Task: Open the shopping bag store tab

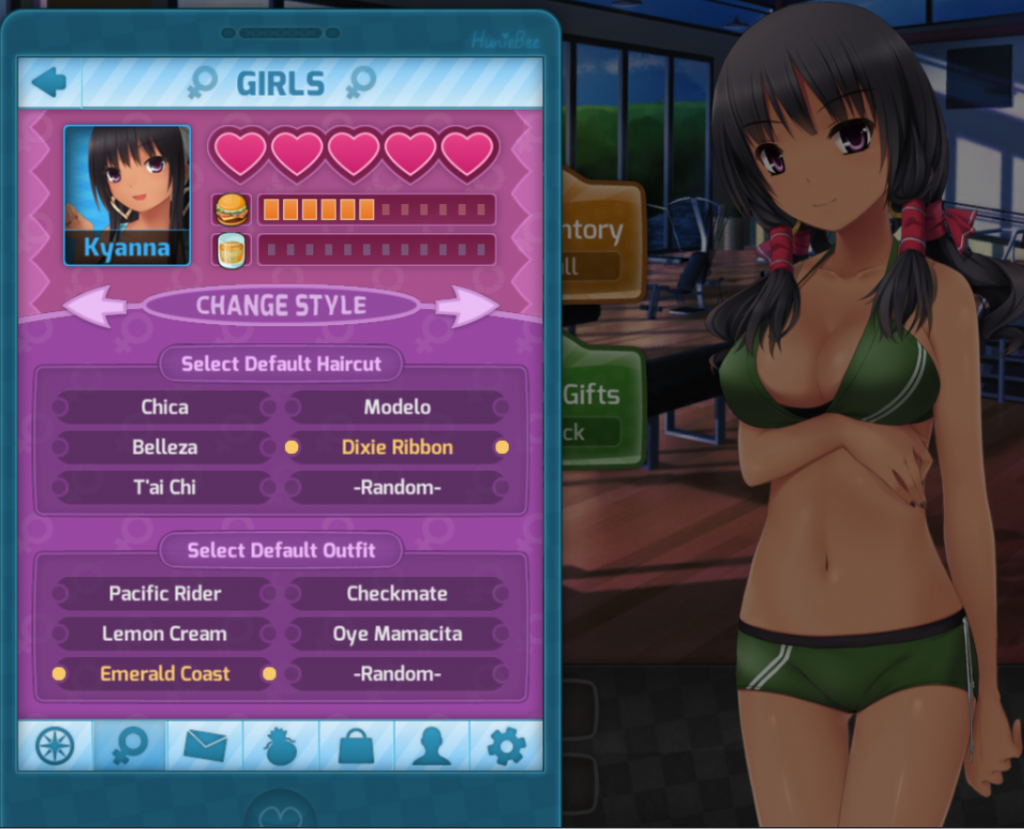Action: [x=356, y=746]
